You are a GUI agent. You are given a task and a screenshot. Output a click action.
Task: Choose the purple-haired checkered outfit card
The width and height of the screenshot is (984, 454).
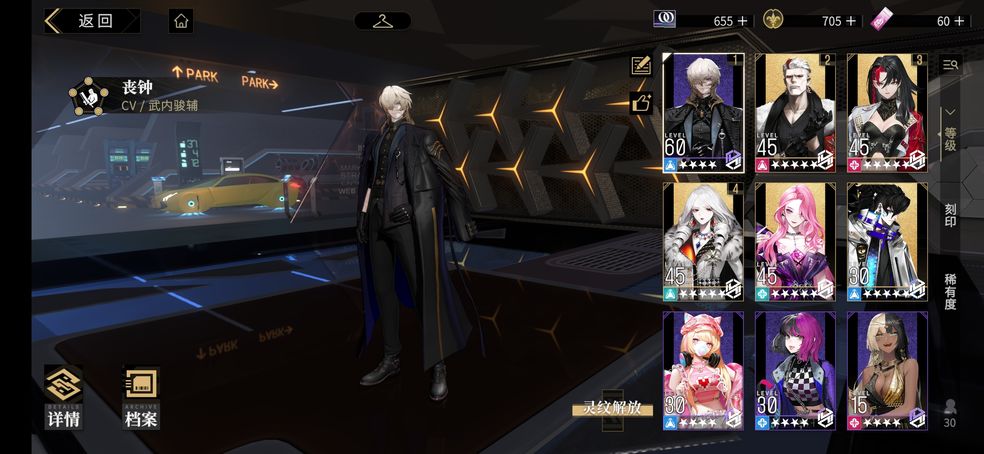795,370
